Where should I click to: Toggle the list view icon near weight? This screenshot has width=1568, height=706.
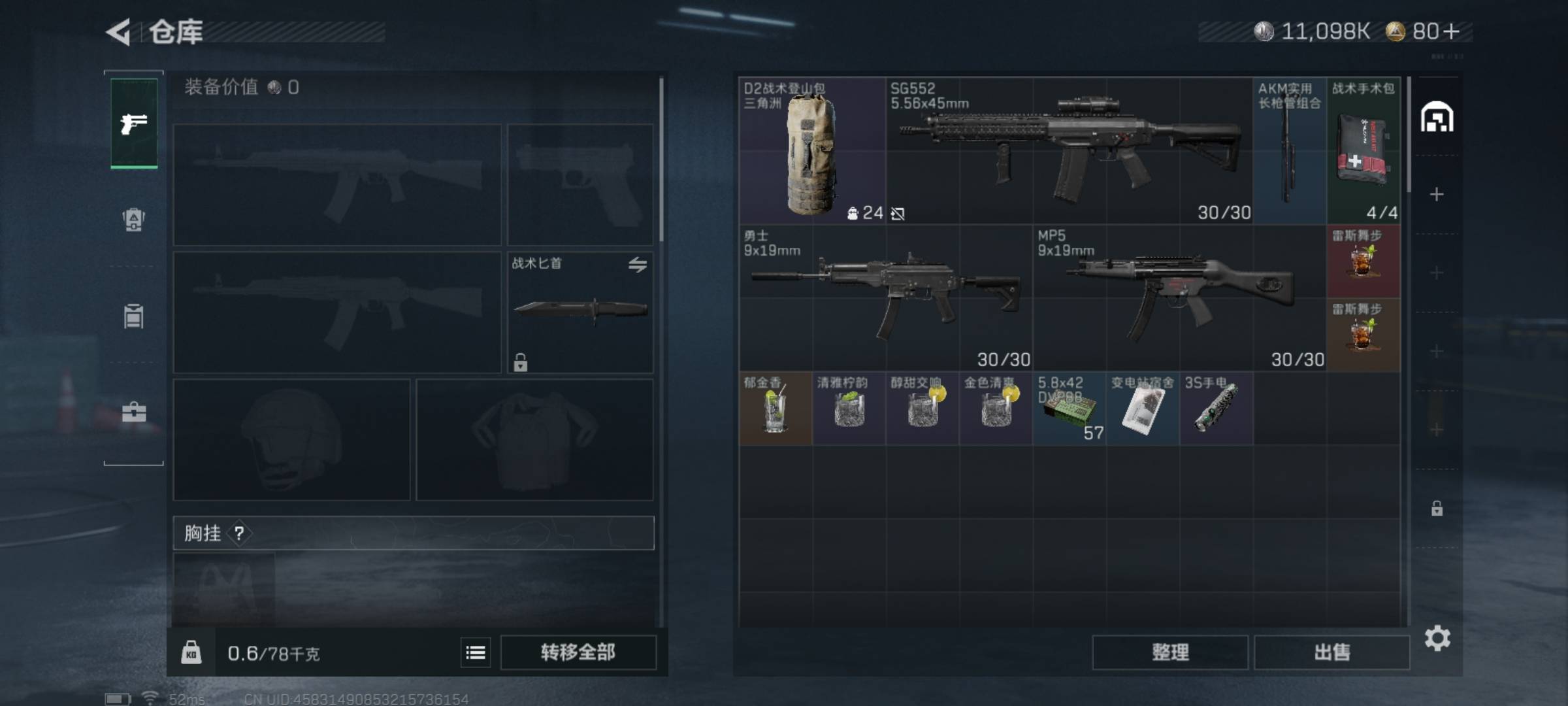(x=476, y=652)
